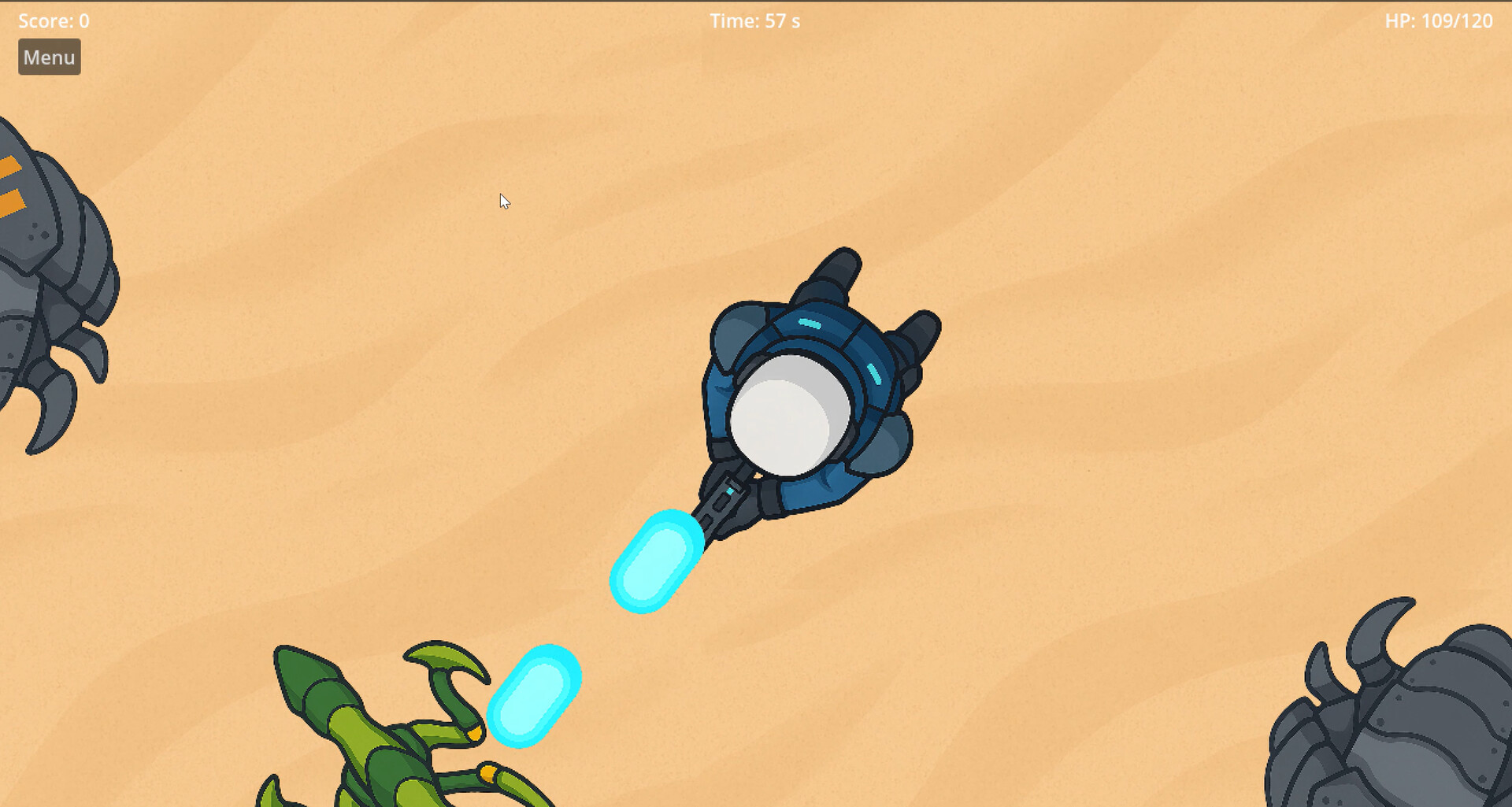Open the game Menu
Image resolution: width=1512 pixels, height=807 pixels.
tap(49, 57)
